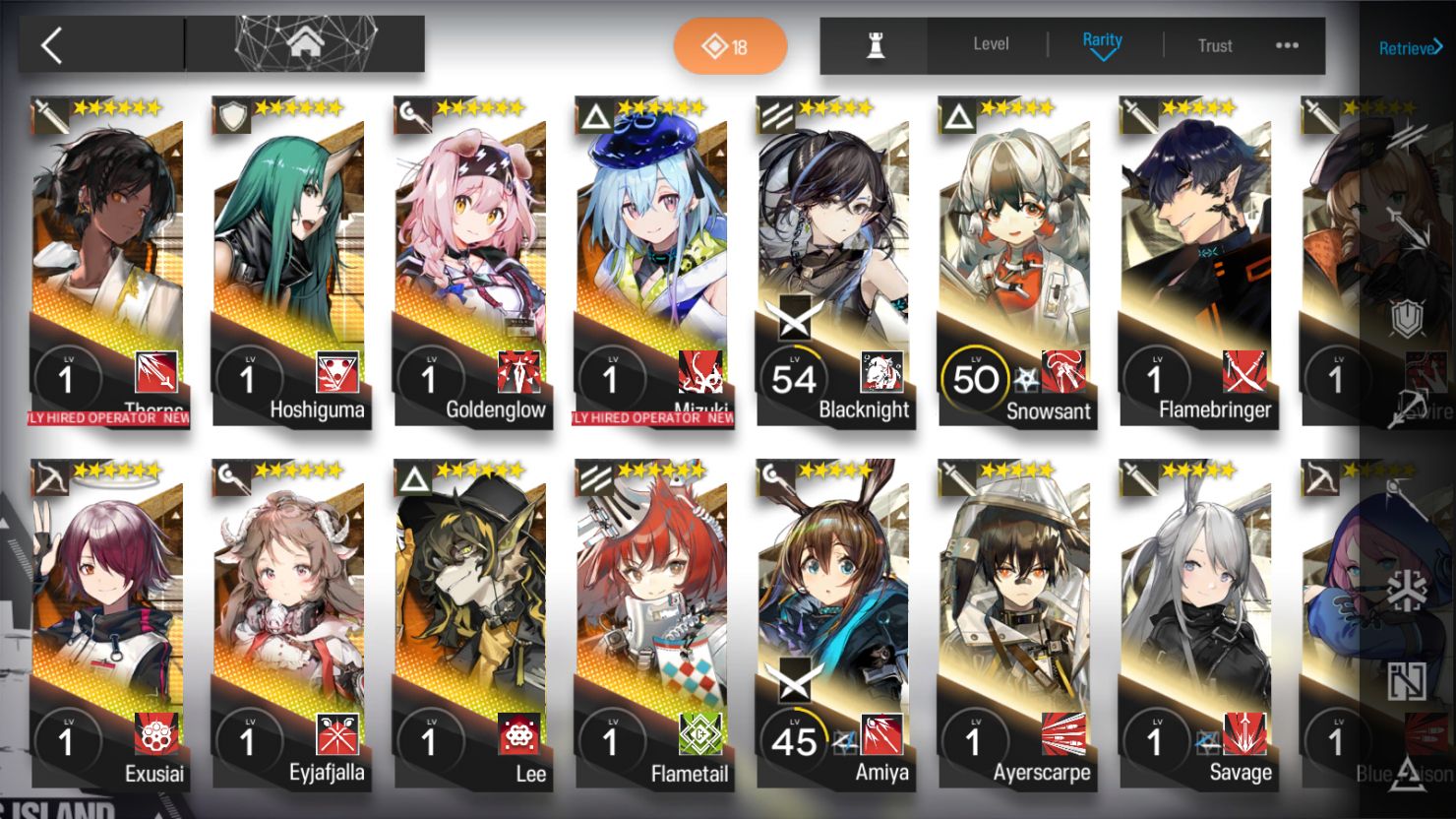Select Amiya's operator portrait
Viewport: 1456px width, 819px height.
pos(834,591)
